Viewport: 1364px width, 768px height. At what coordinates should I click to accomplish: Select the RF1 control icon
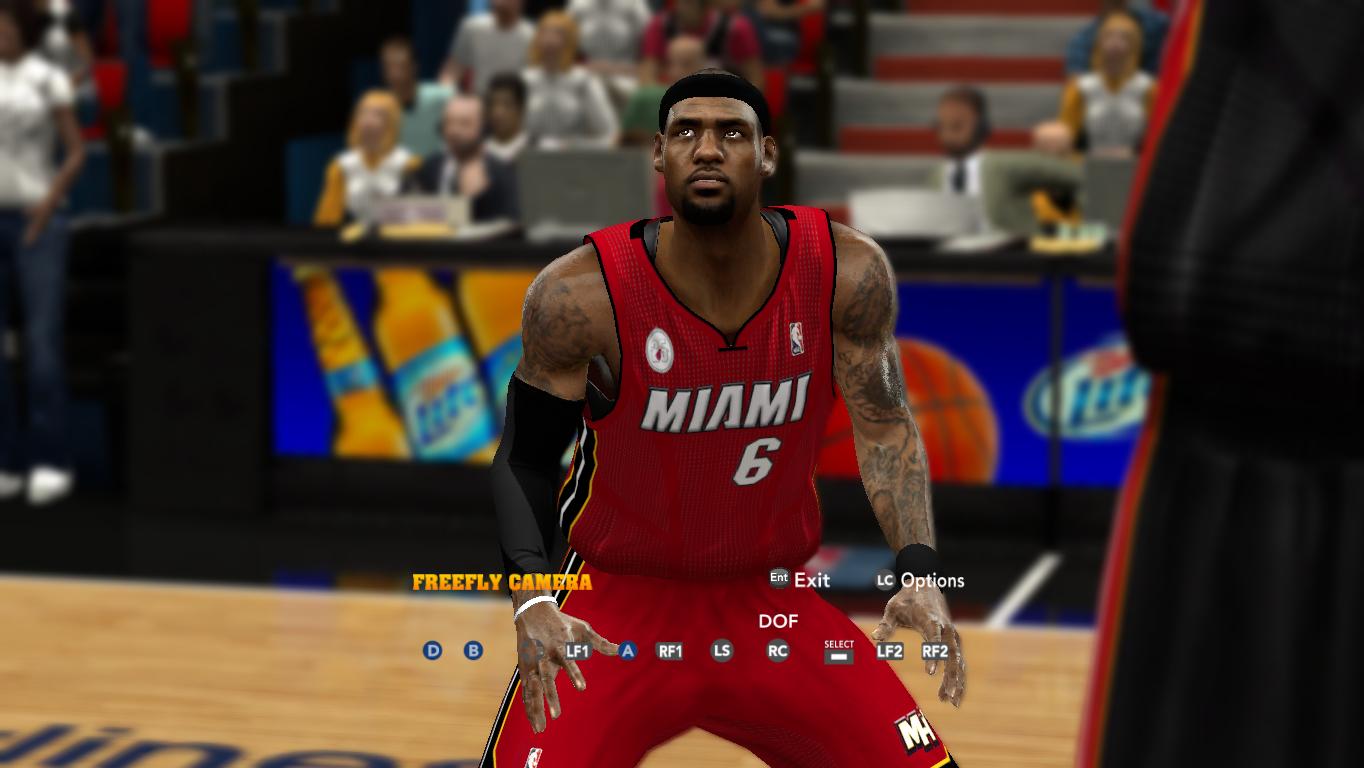tap(671, 651)
